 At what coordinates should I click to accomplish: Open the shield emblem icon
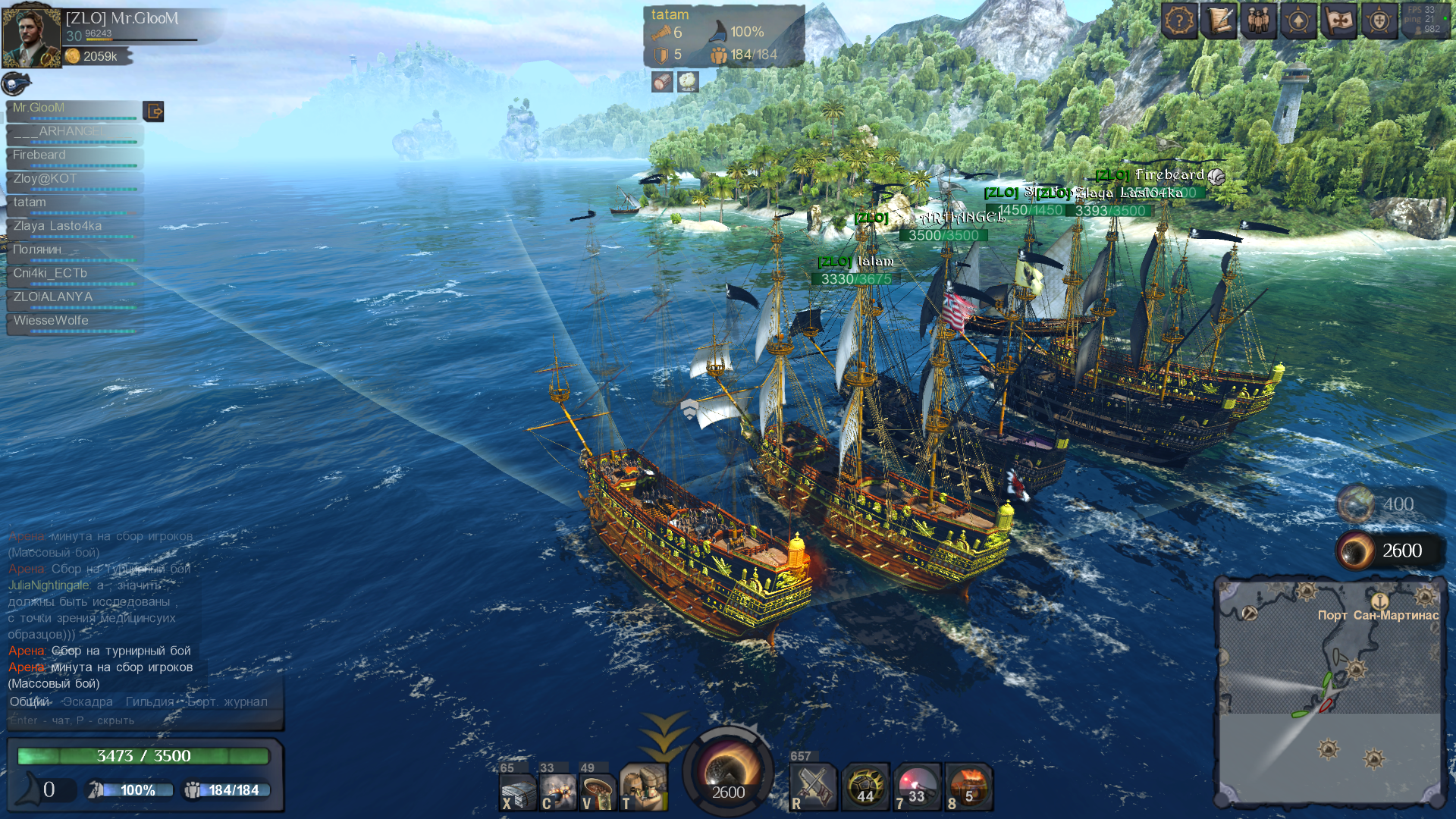pyautogui.click(x=1379, y=21)
